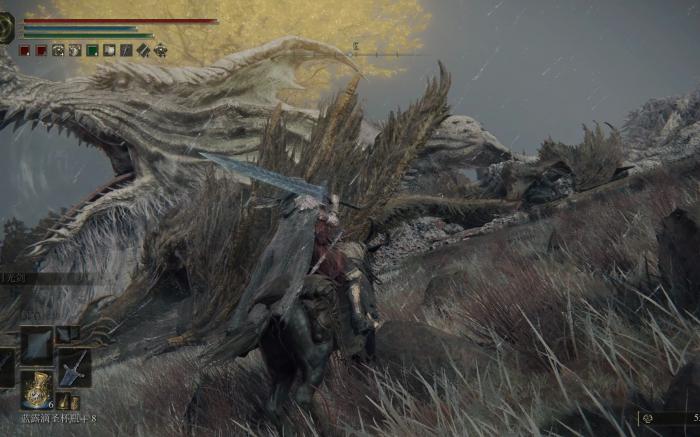Viewport: 700px width, 437px height.
Task: Click the green square status effect icon
Action: (x=92, y=50)
